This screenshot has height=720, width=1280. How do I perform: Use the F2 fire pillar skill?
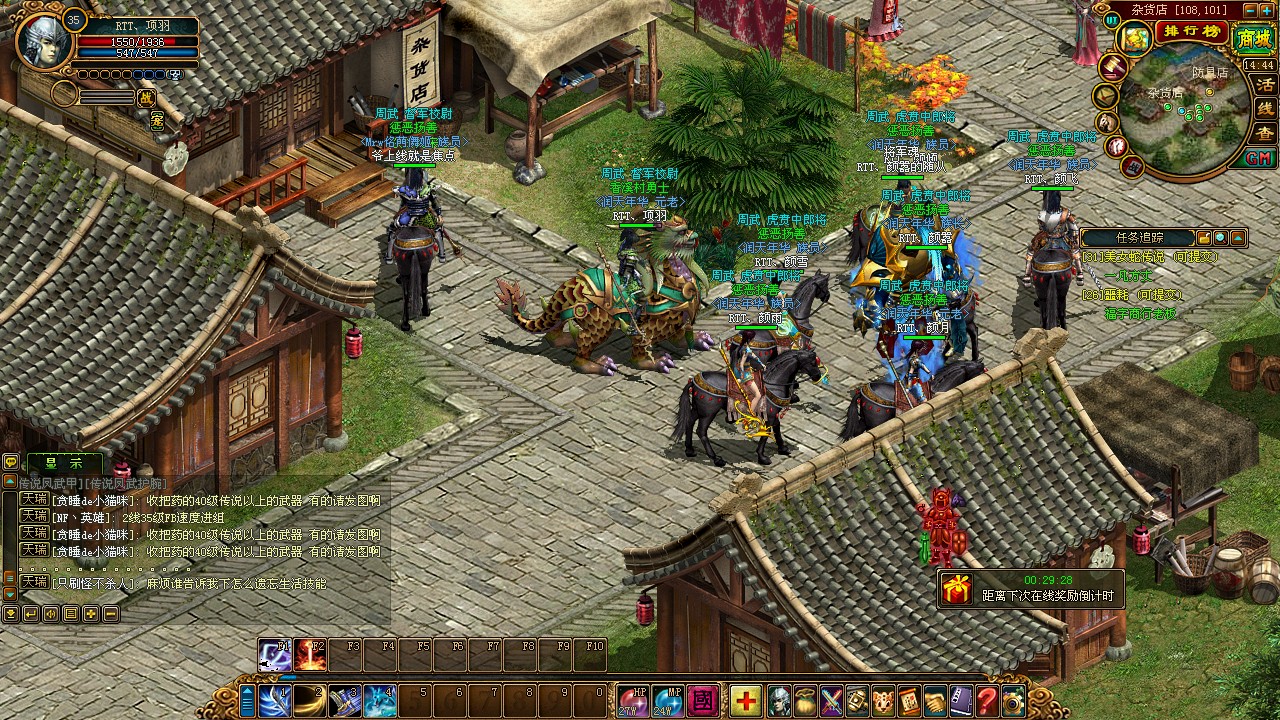coord(310,655)
